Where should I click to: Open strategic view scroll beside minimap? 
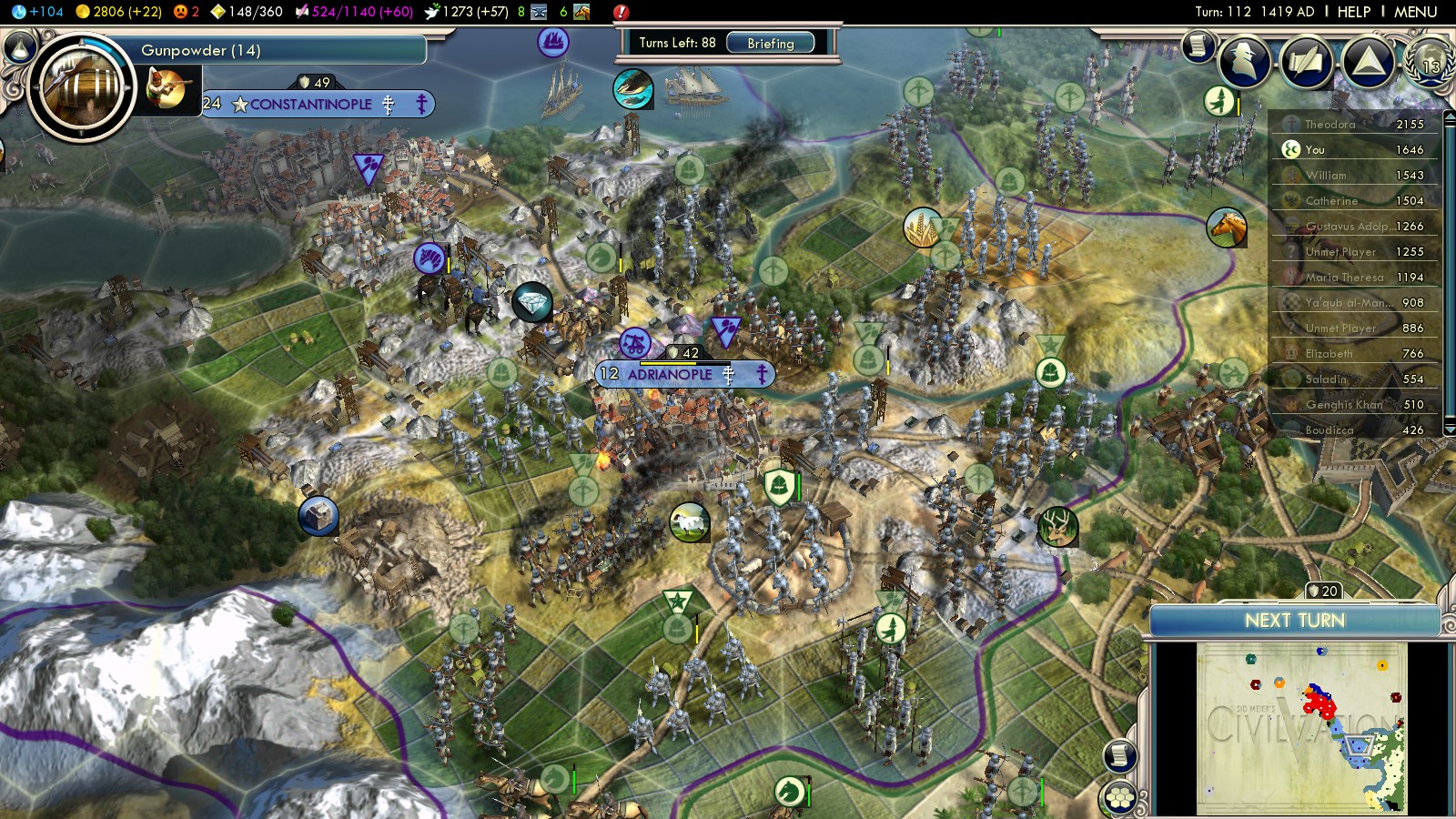click(x=1120, y=755)
